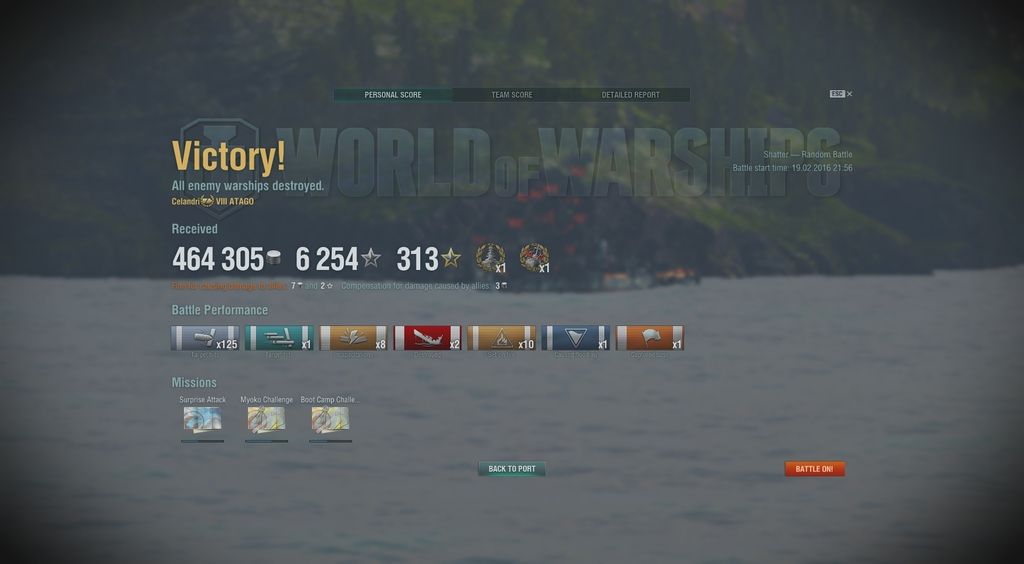The height and width of the screenshot is (564, 1024).
Task: Inspect the blue pennant ribbon
Action: [575, 338]
